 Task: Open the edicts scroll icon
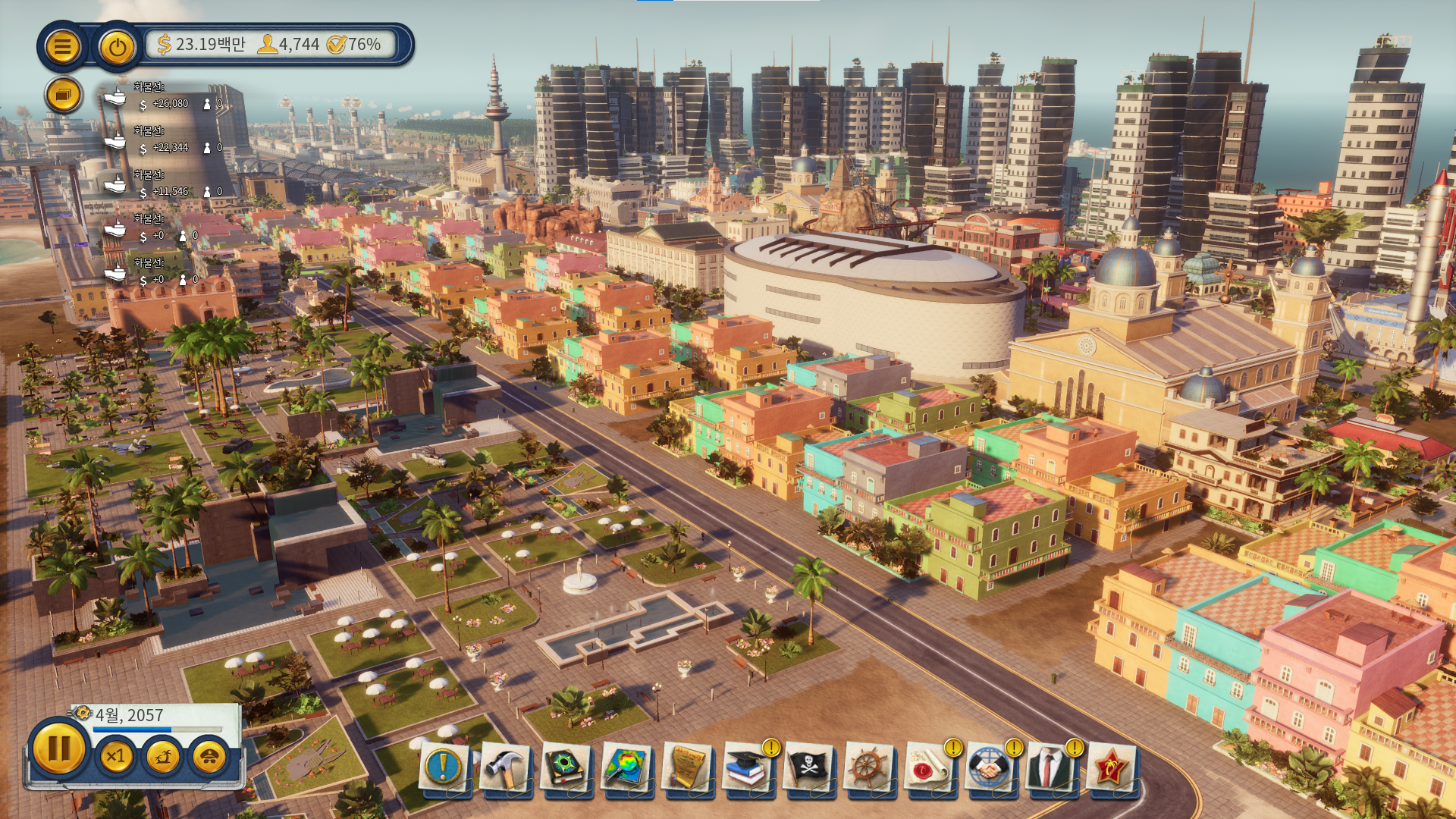[687, 767]
